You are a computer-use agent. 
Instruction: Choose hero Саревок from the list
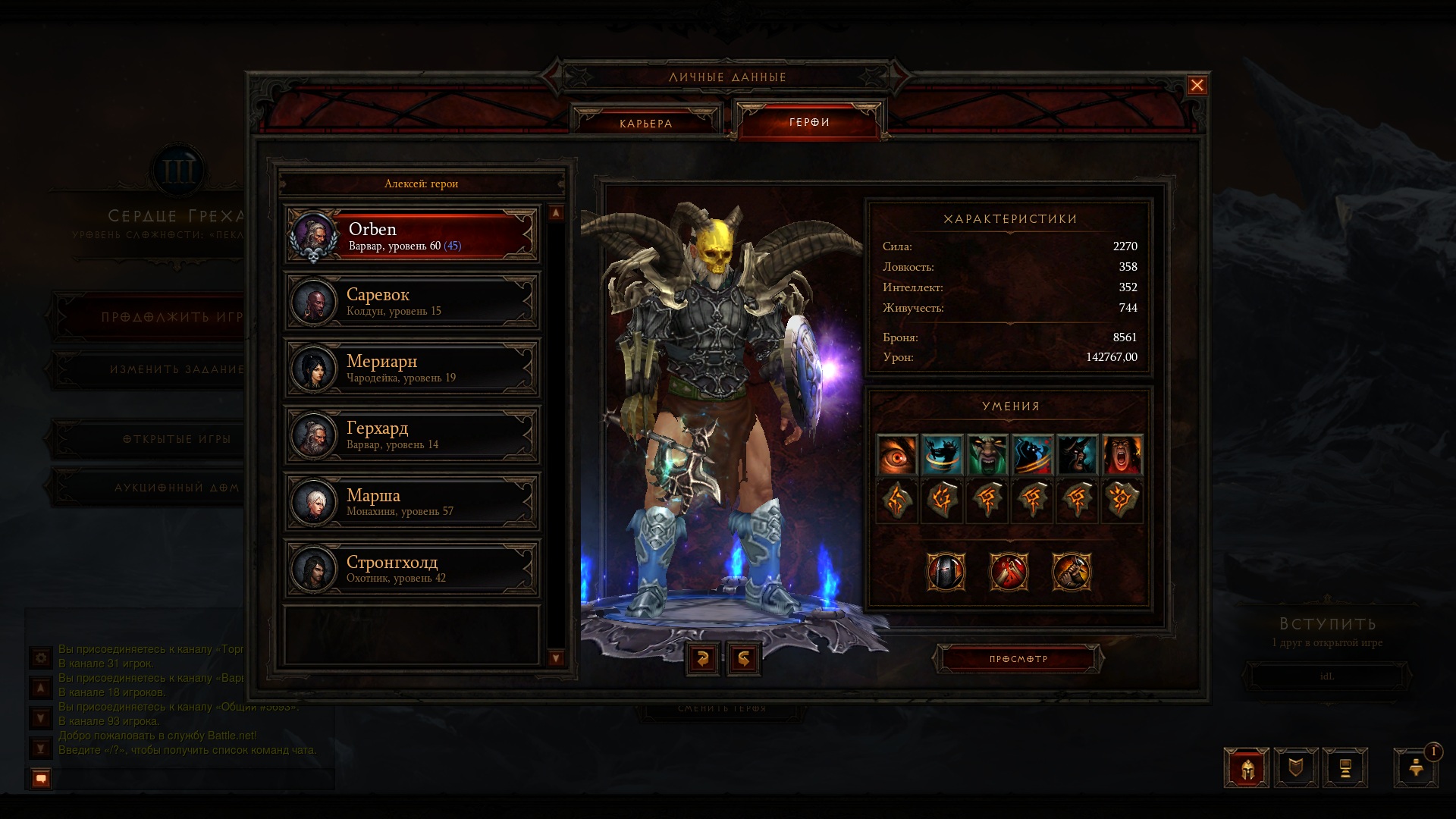click(x=412, y=302)
